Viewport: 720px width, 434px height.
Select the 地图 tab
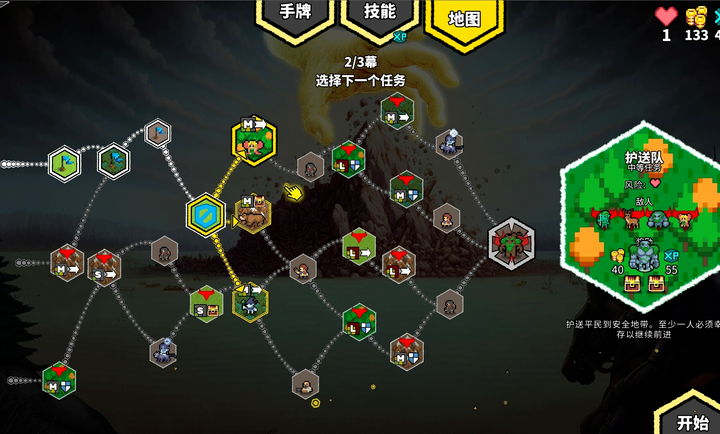pos(464,20)
